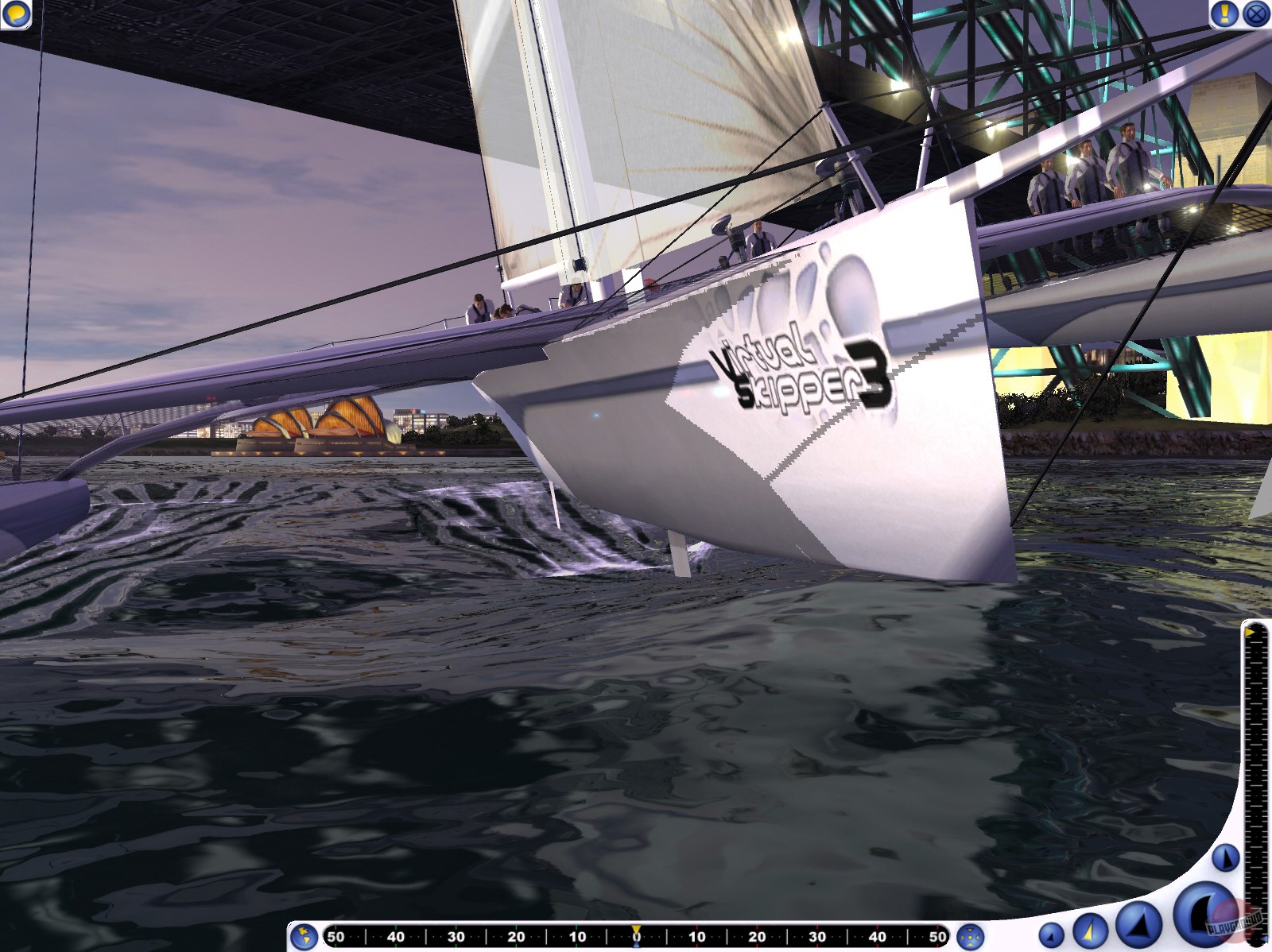The width and height of the screenshot is (1272, 952).
Task: Click the 30 mark on the starboard rudder scale
Action: tap(816, 938)
